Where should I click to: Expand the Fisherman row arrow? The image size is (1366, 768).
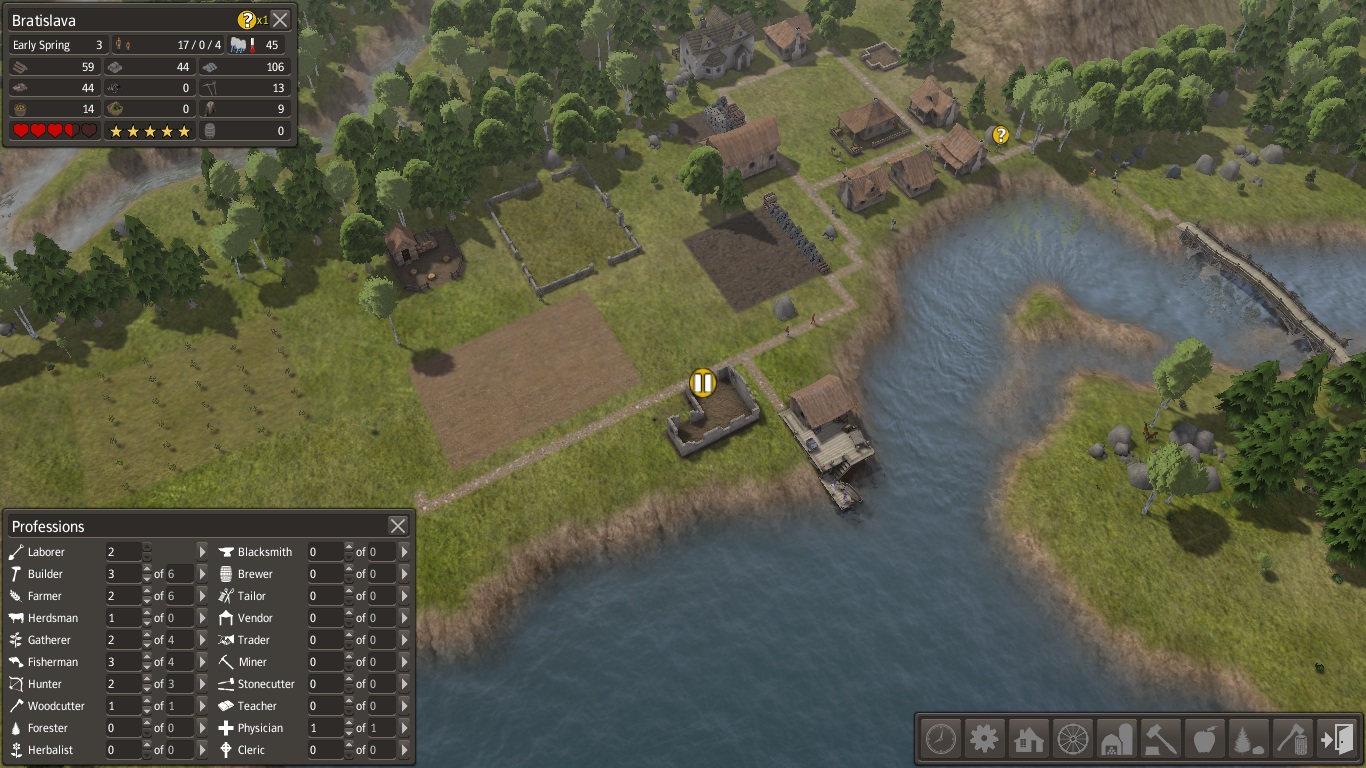tap(202, 662)
